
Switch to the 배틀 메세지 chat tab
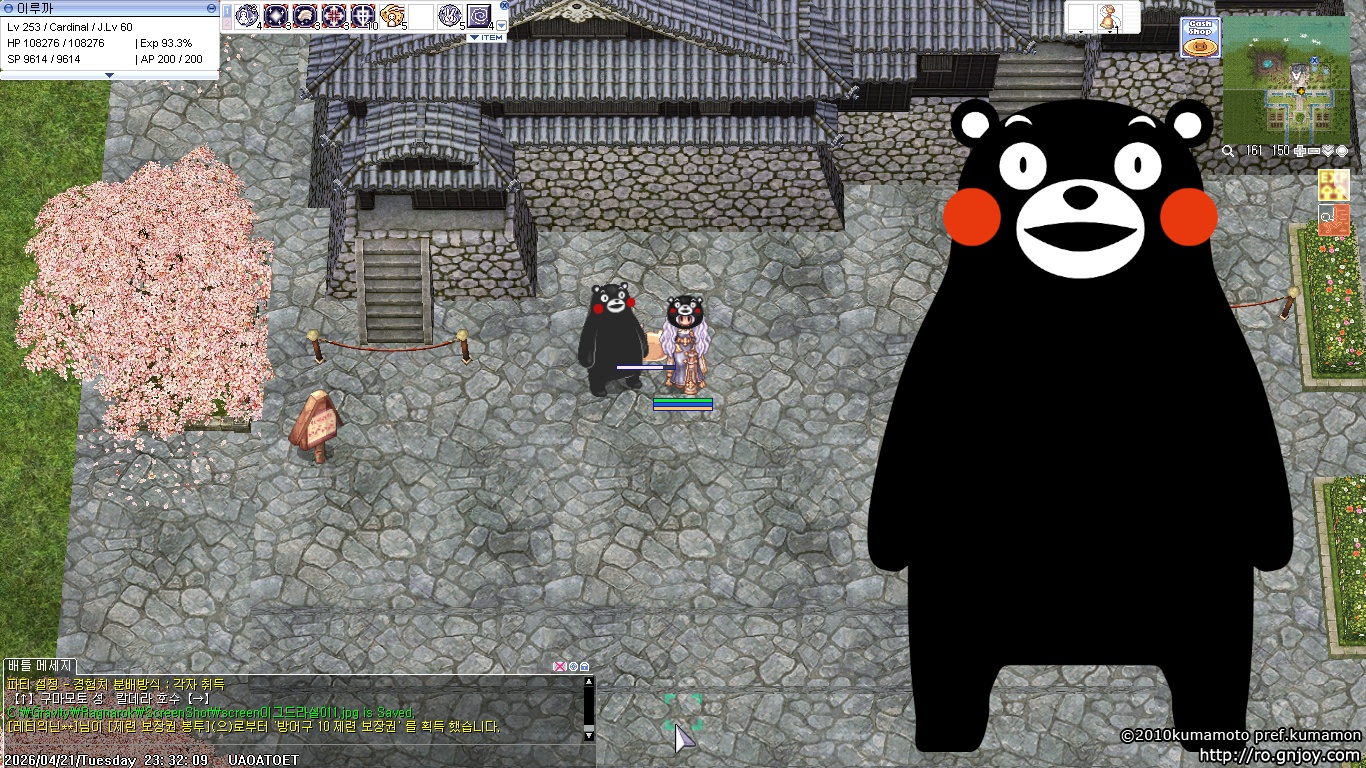pos(40,666)
